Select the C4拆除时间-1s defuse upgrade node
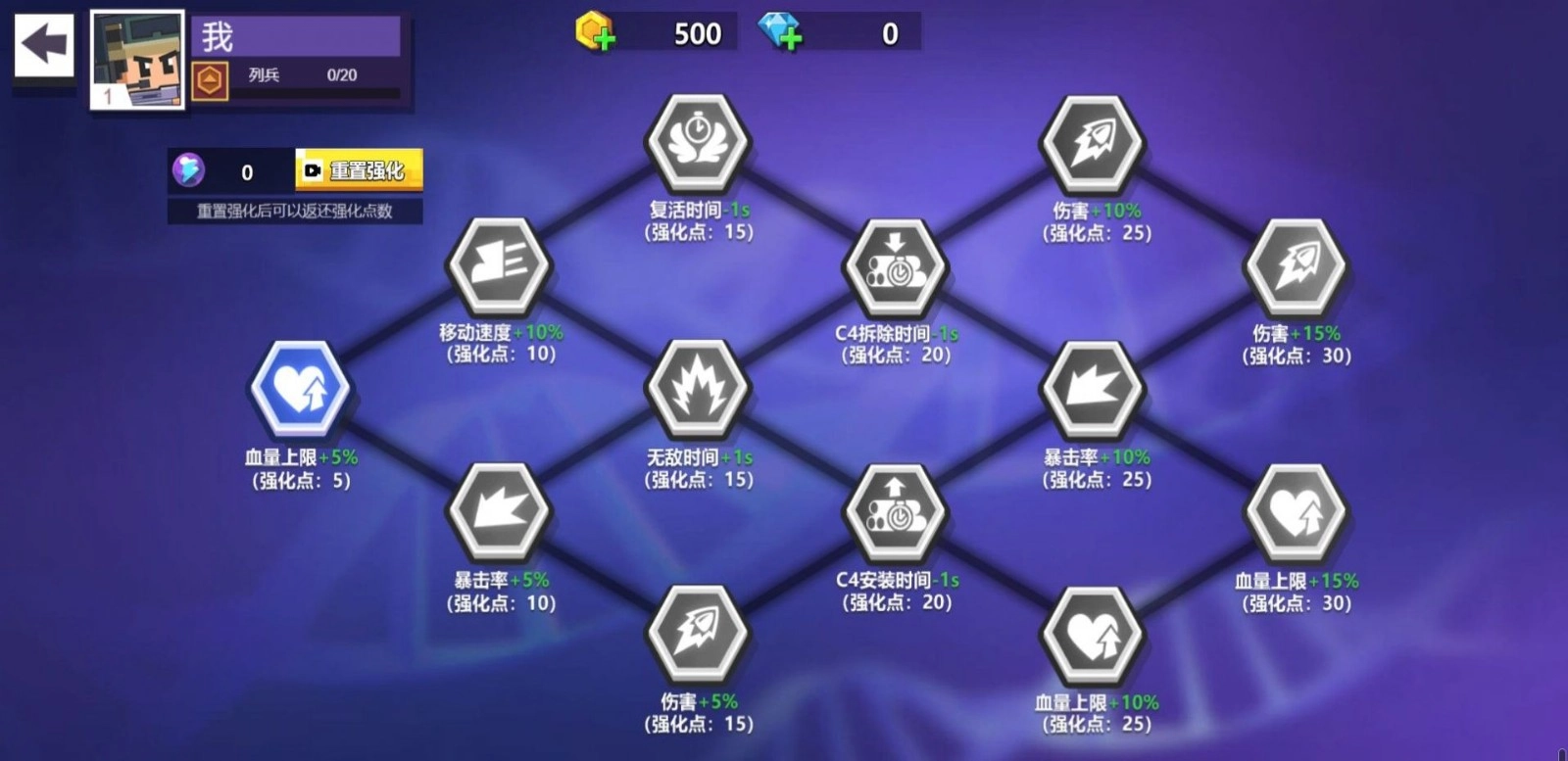Viewport: 1568px width, 761px height. pos(894,266)
